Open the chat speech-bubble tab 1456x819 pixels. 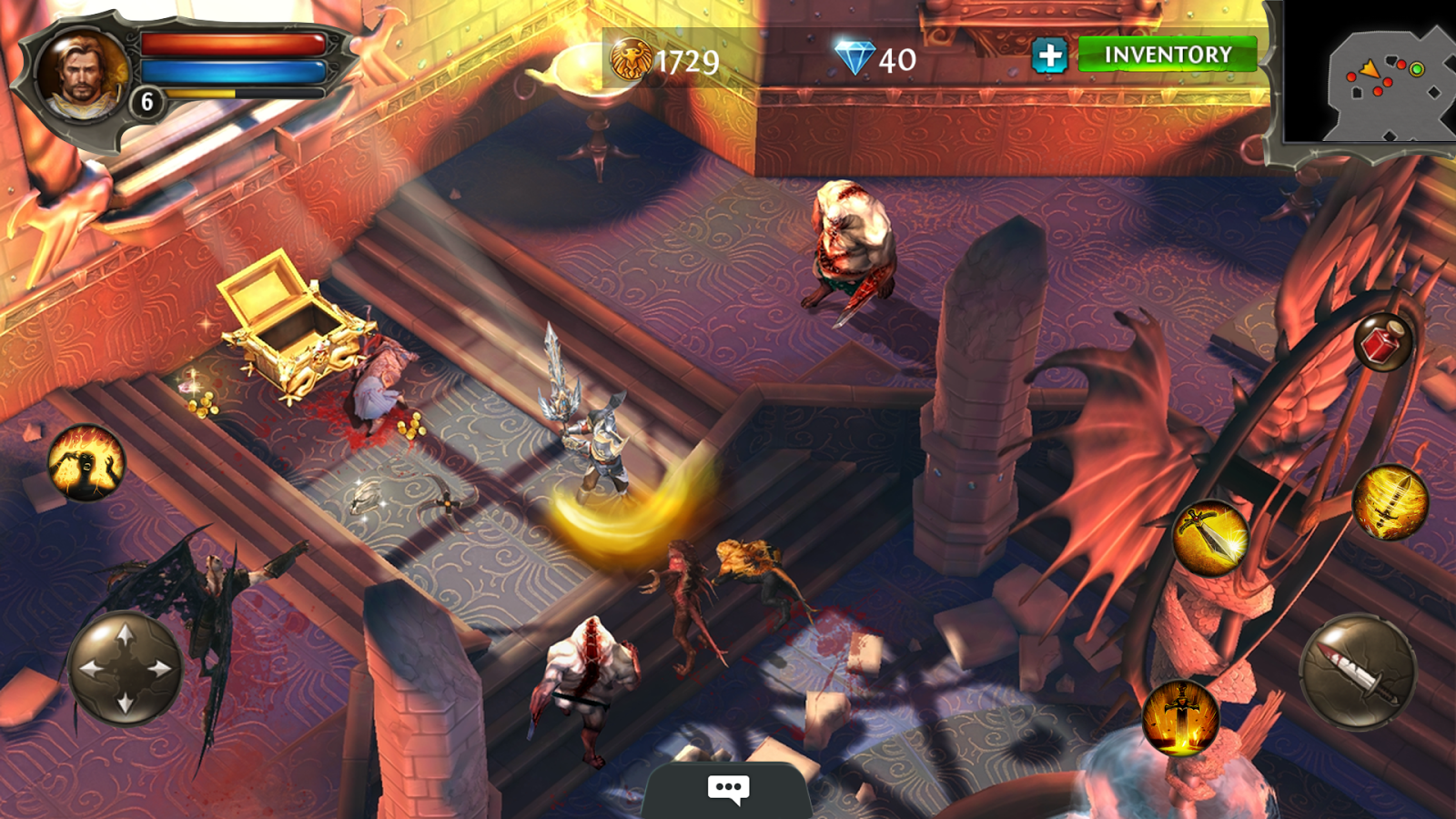tap(728, 788)
